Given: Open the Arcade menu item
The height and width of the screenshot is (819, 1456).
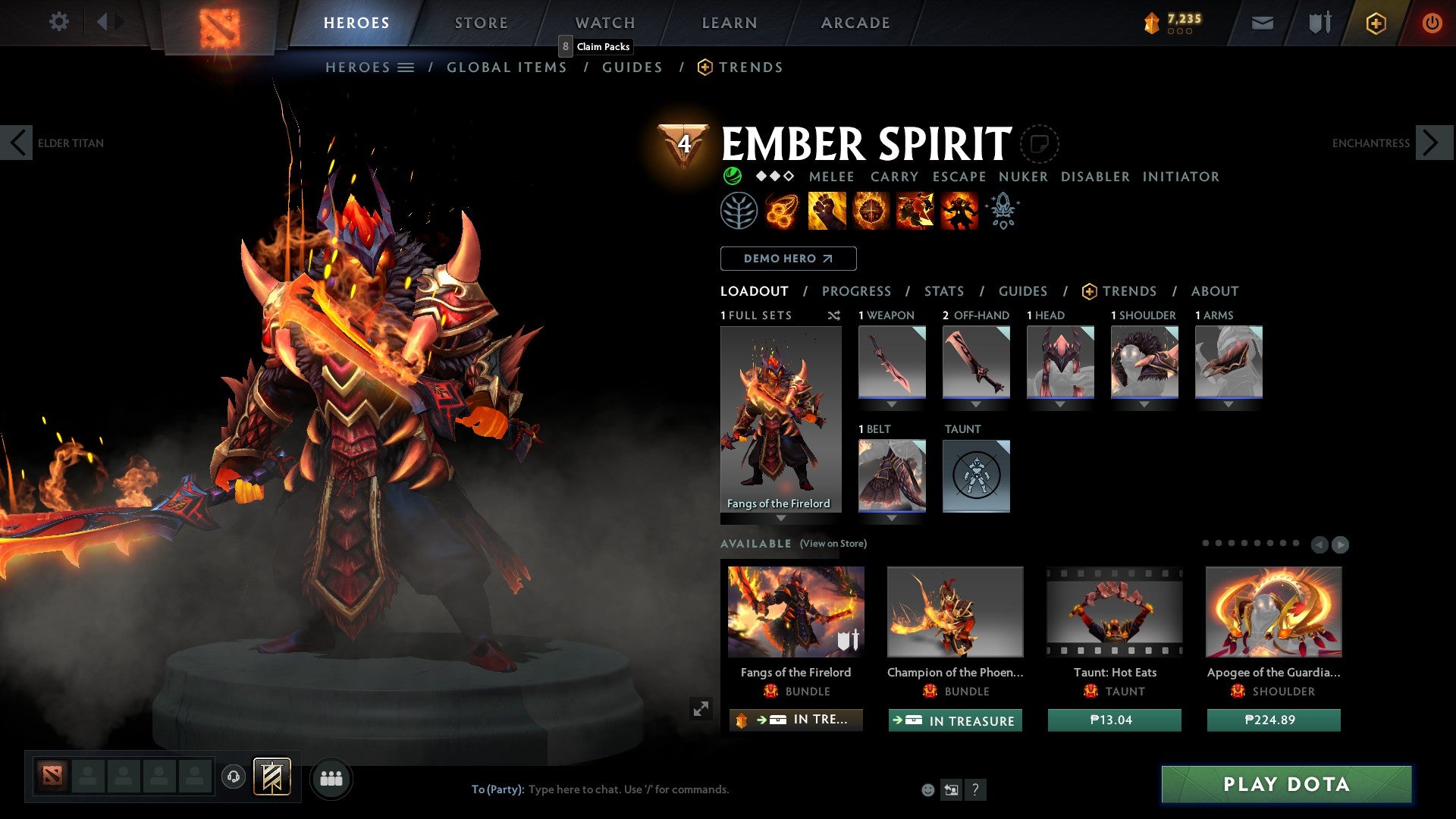Looking at the screenshot, I should point(855,22).
